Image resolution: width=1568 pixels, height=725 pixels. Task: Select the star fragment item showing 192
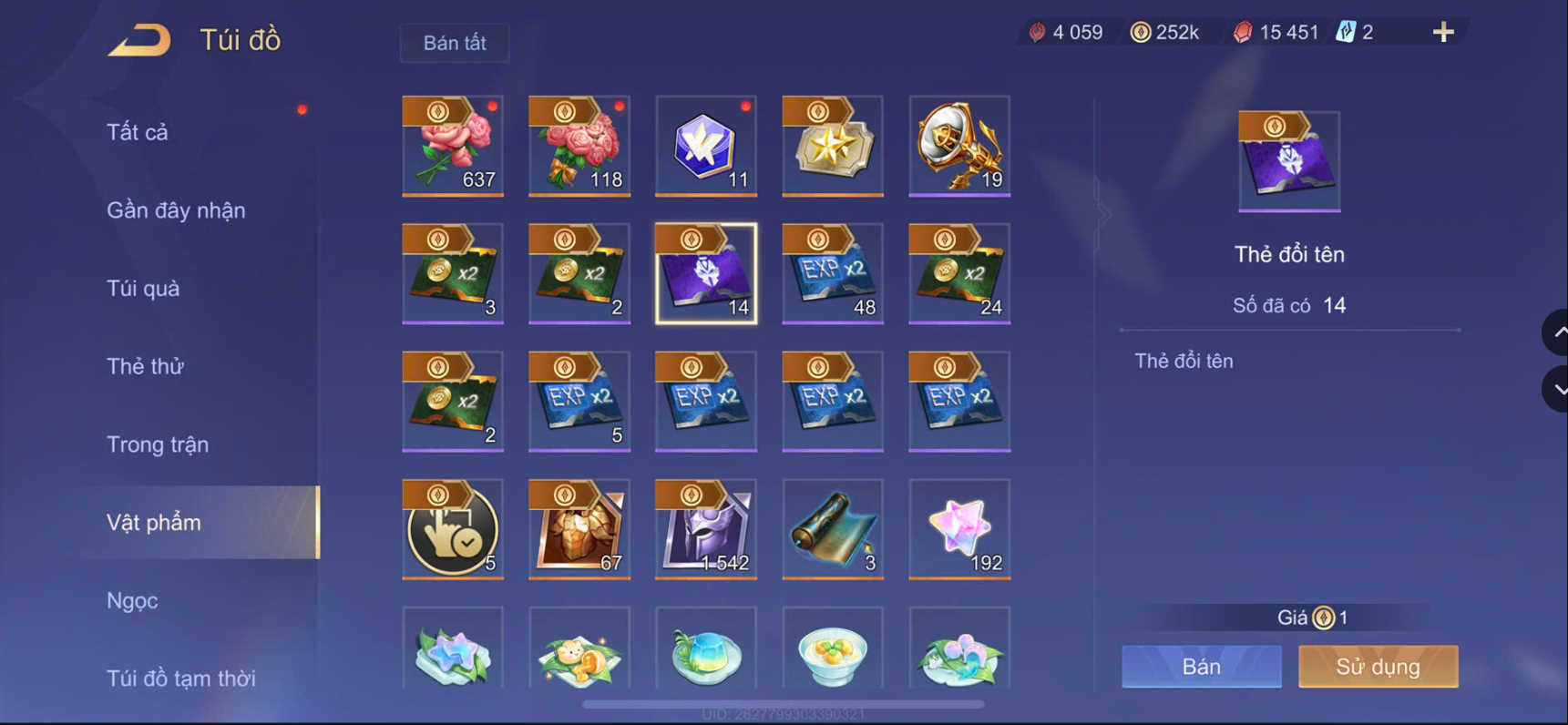pyautogui.click(x=958, y=528)
